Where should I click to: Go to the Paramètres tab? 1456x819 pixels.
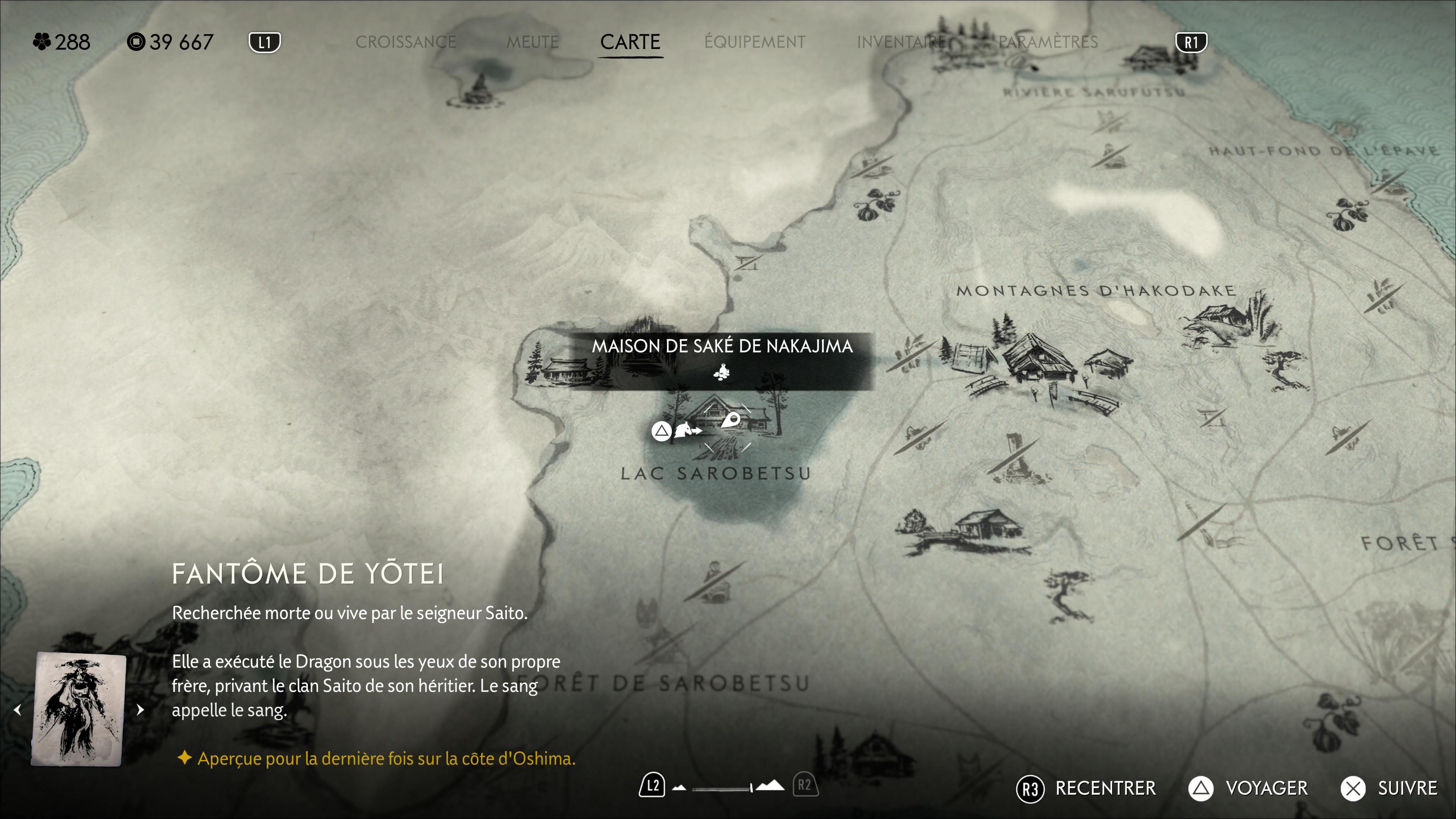tap(1048, 42)
